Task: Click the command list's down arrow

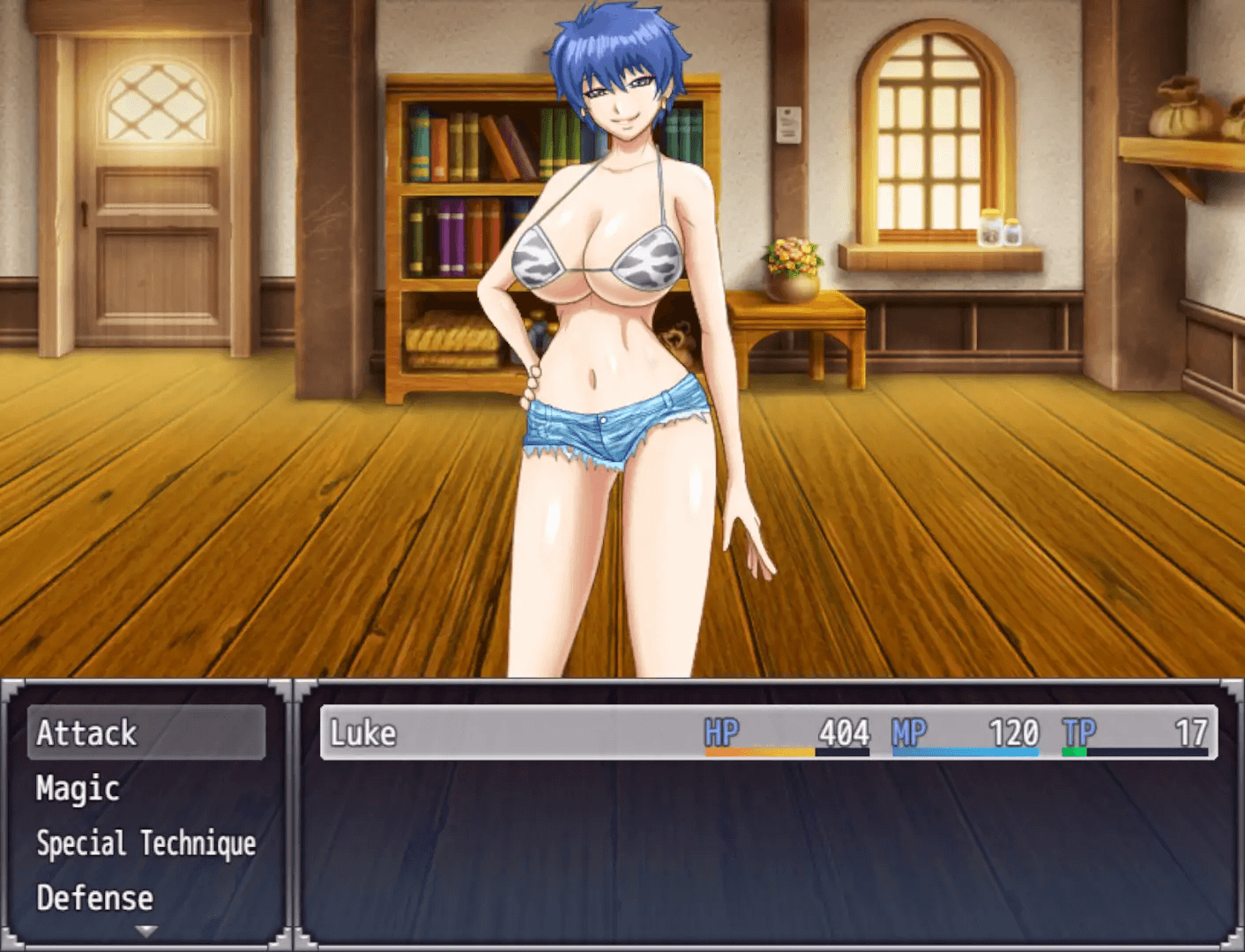Action: tap(146, 931)
